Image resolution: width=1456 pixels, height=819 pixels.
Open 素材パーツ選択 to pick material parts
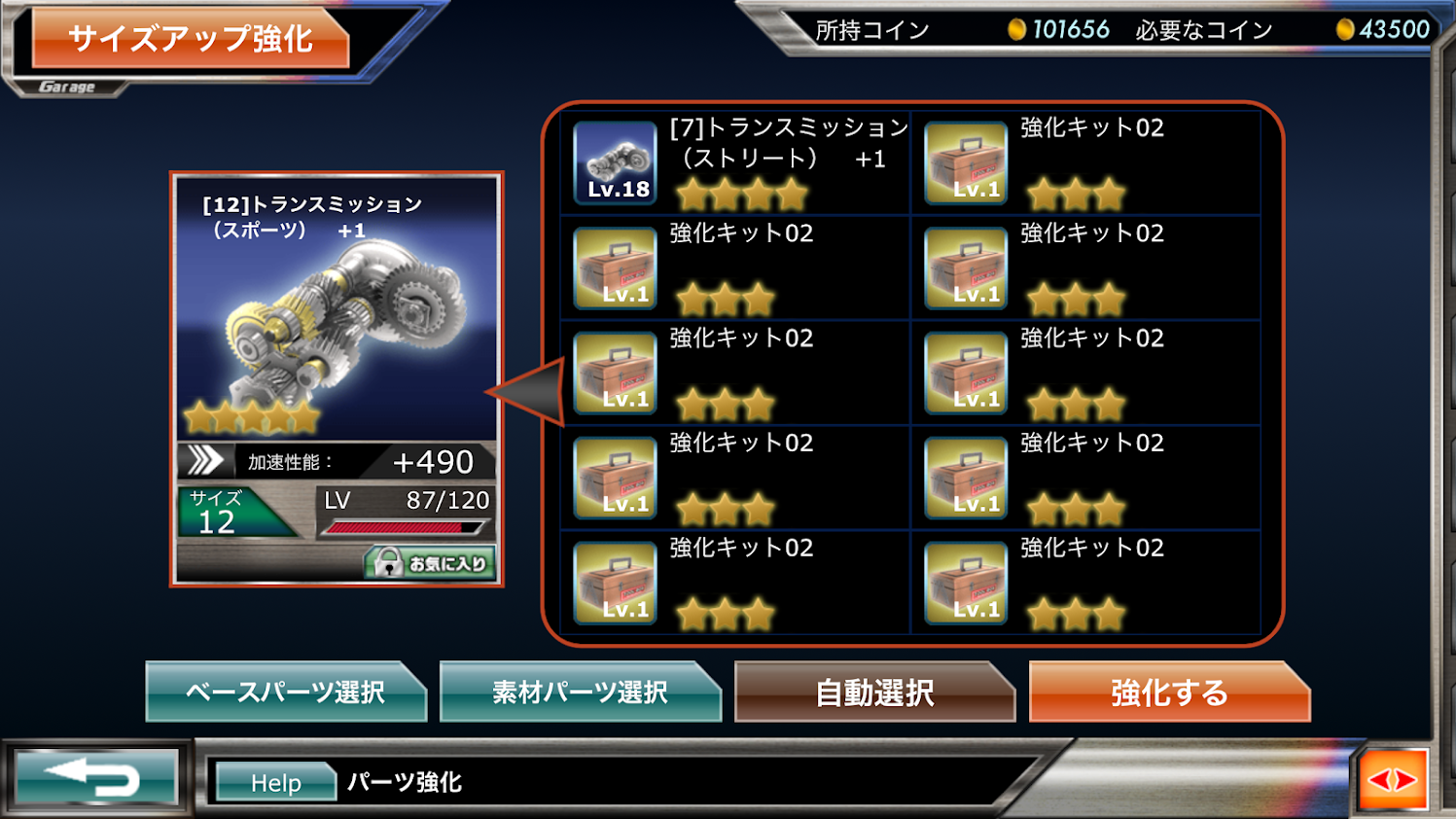click(581, 693)
